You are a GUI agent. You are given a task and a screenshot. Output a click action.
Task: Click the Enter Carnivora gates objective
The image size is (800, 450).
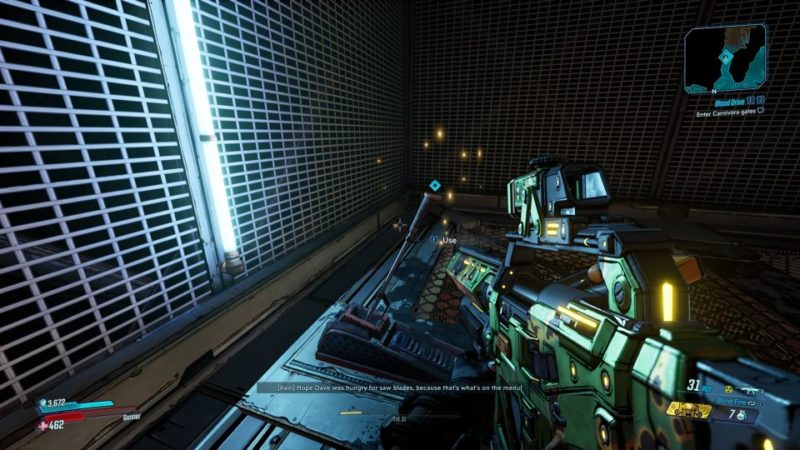pos(729,113)
